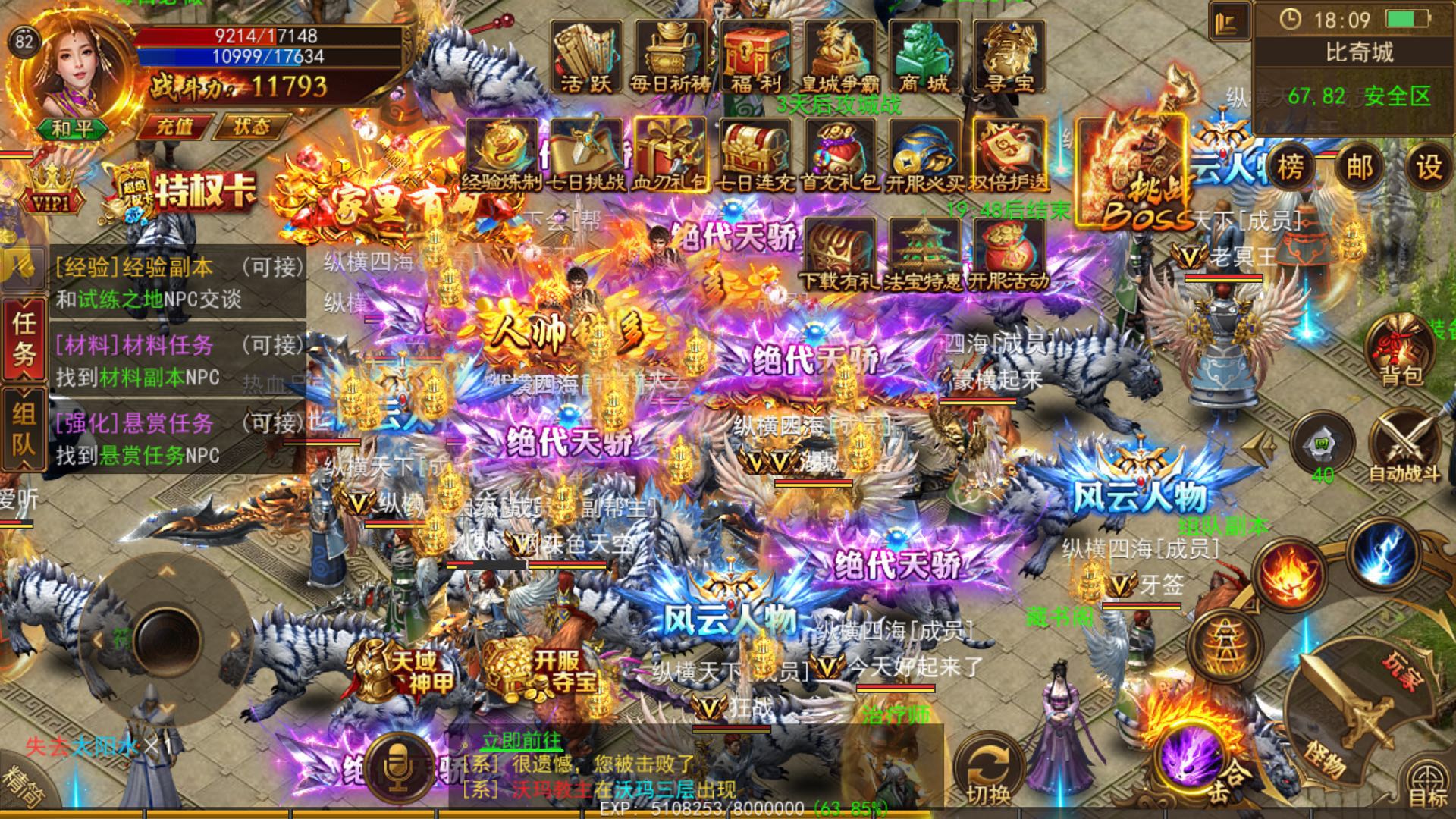The height and width of the screenshot is (819, 1456).
Task: Activate the fire skill icon
Action: [1288, 576]
